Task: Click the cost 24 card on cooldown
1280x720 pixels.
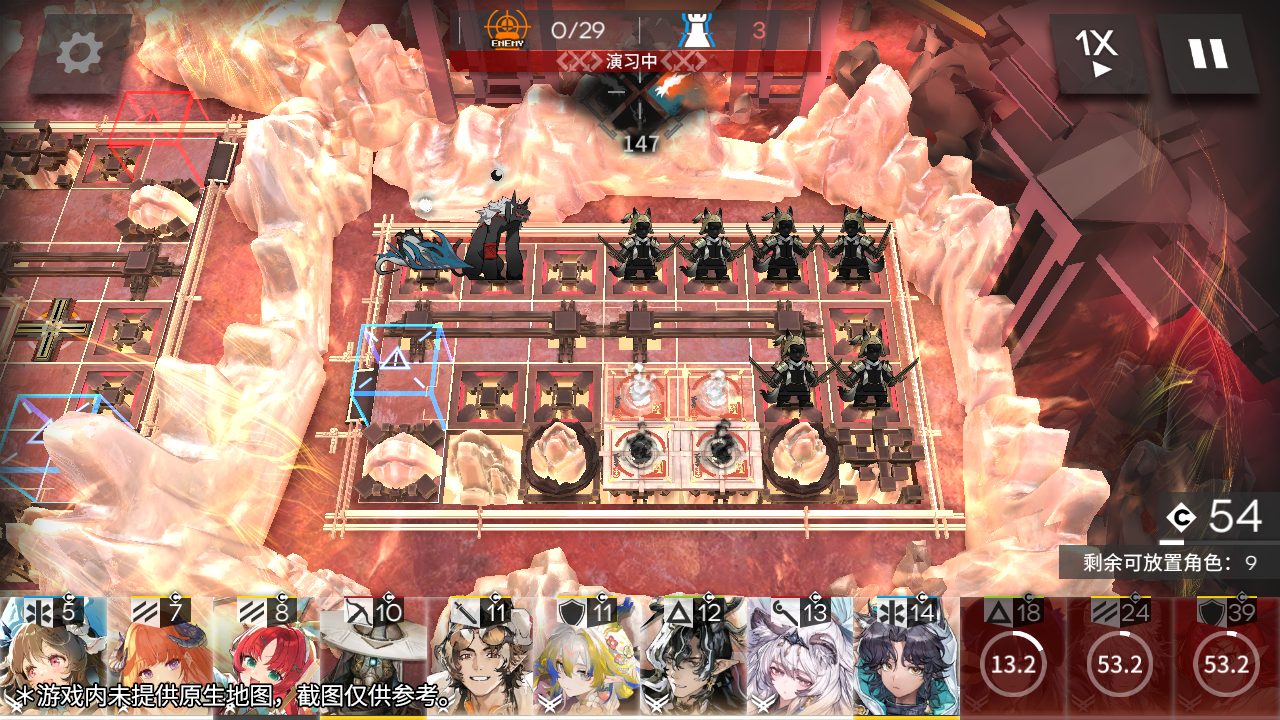Action: click(x=1120, y=658)
